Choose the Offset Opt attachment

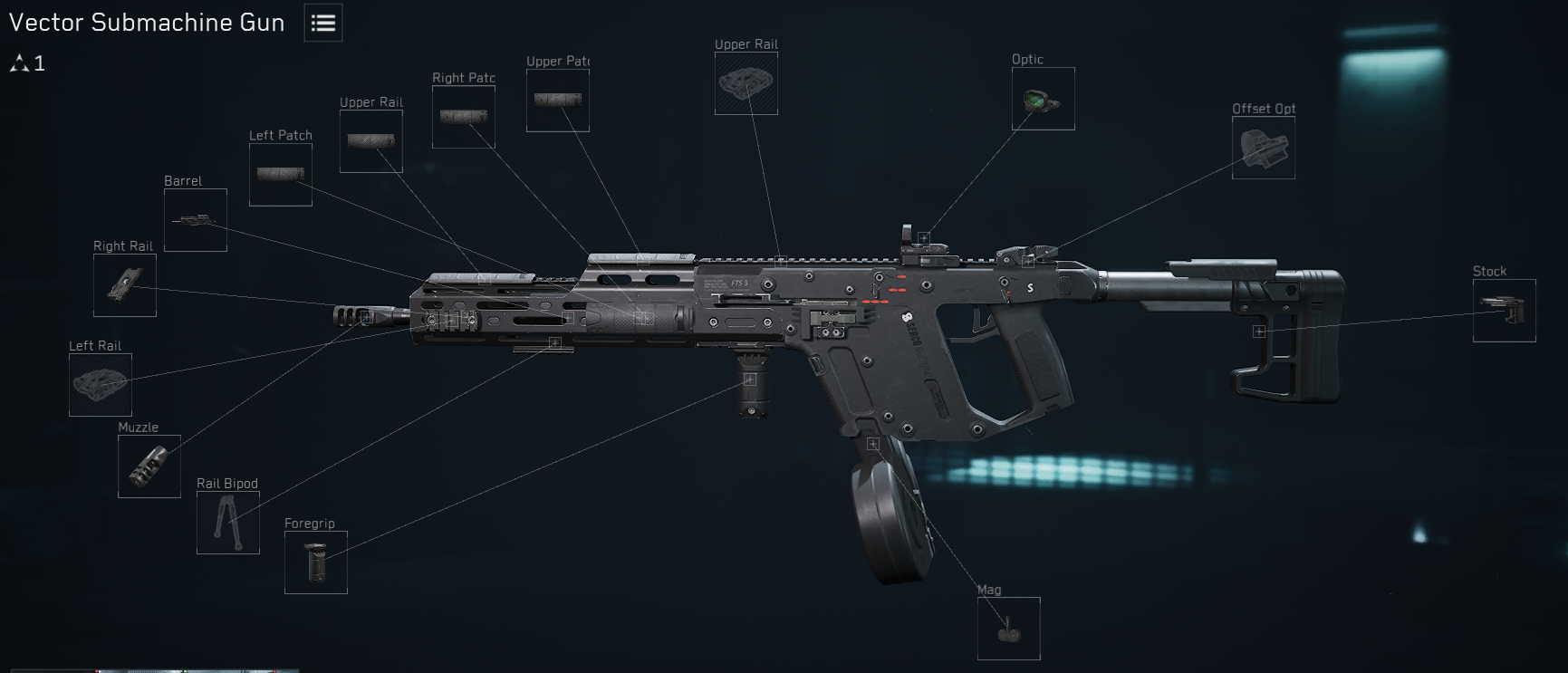click(x=1263, y=147)
